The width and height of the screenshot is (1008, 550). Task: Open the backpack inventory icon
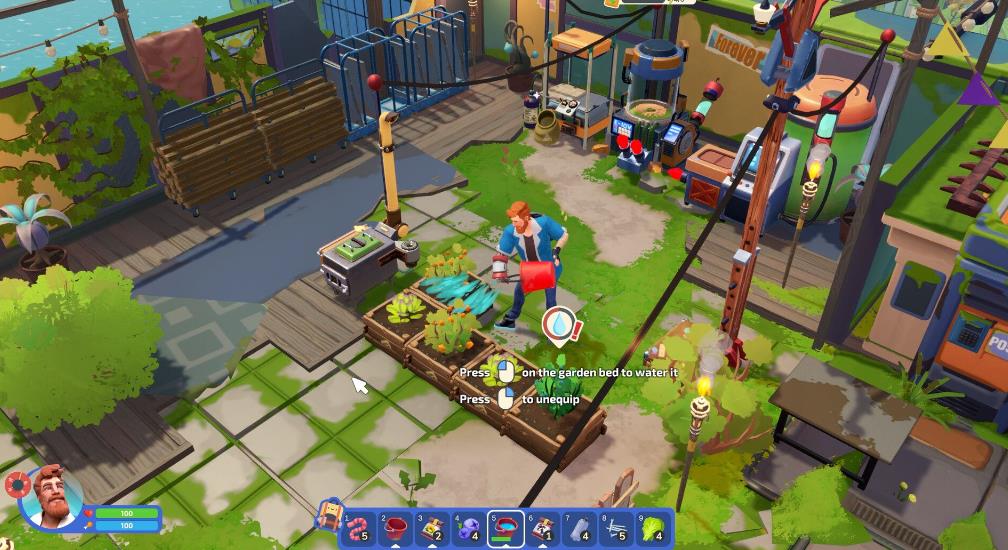click(x=328, y=513)
